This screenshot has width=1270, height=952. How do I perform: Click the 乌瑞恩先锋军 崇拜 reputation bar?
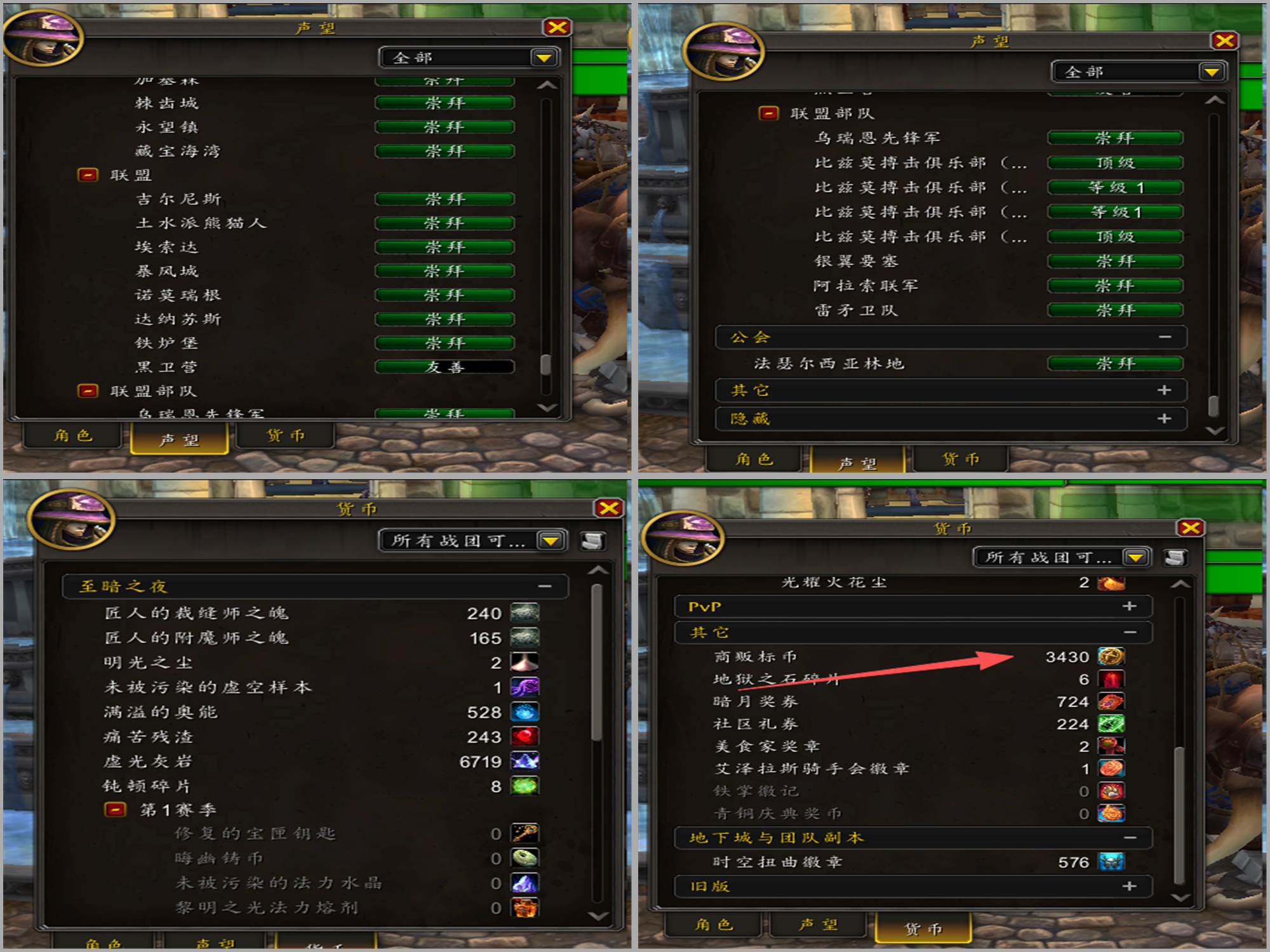click(1114, 137)
